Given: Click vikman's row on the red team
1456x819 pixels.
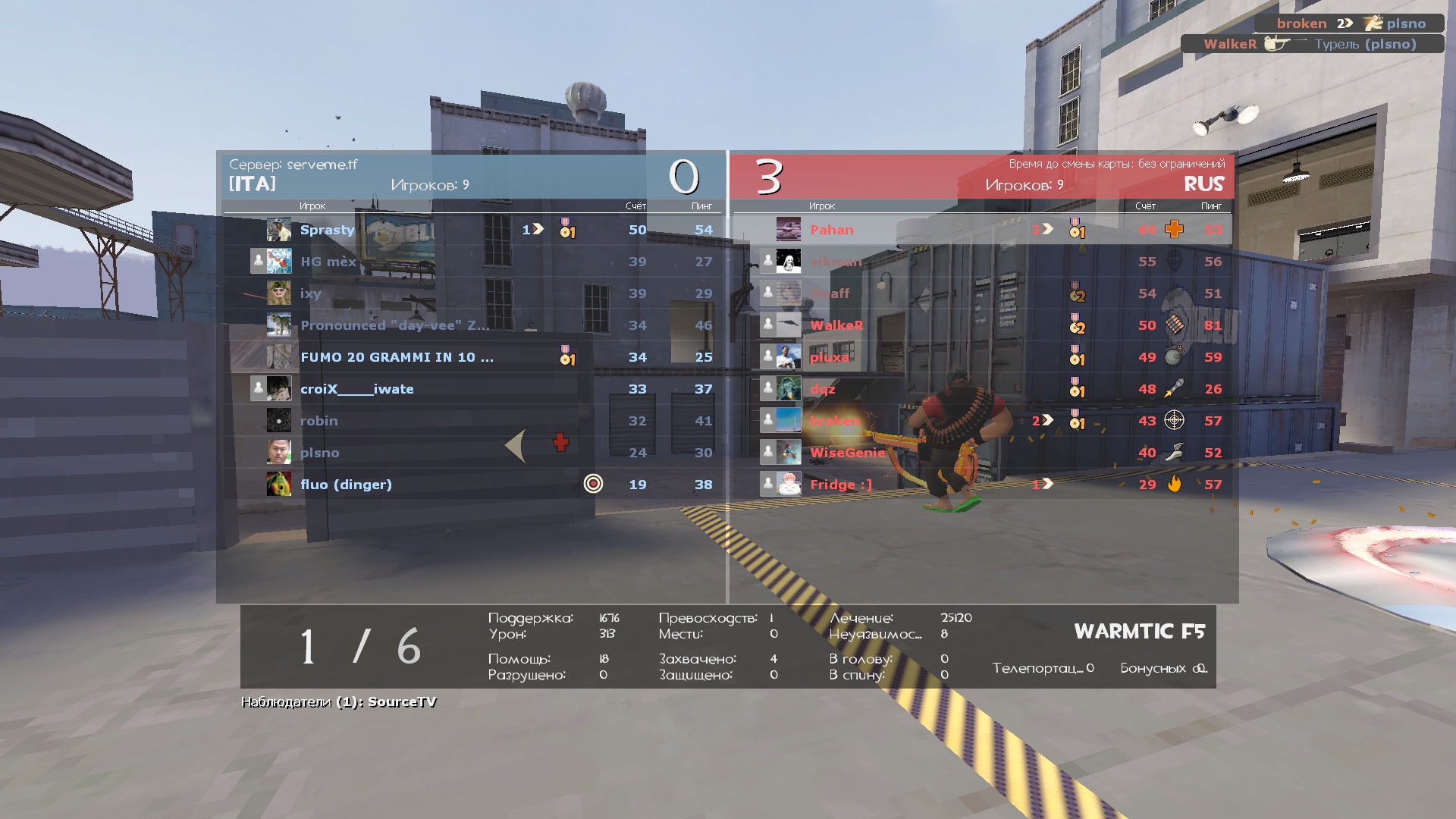Looking at the screenshot, I should [x=836, y=262].
